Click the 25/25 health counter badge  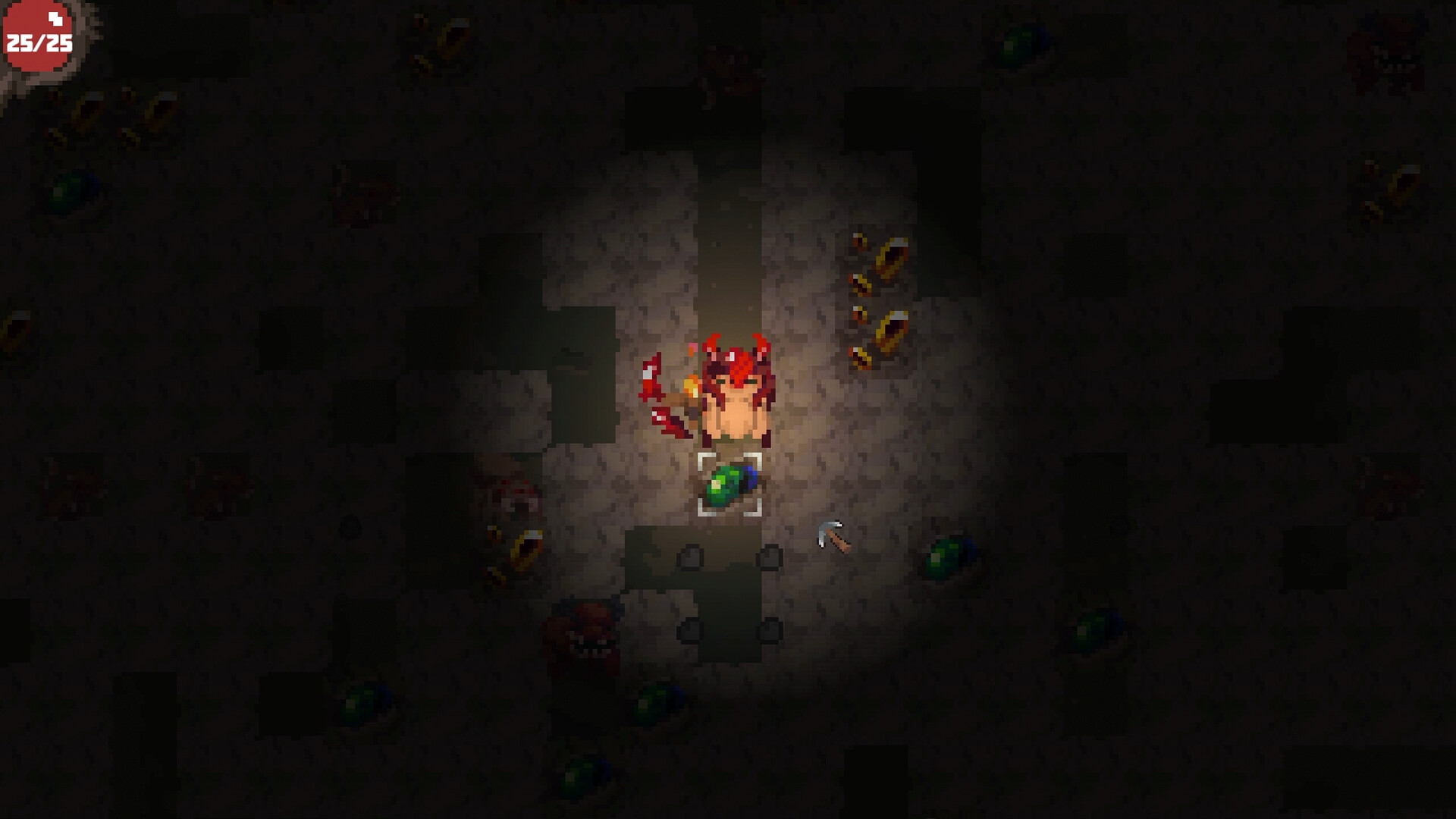point(39,42)
